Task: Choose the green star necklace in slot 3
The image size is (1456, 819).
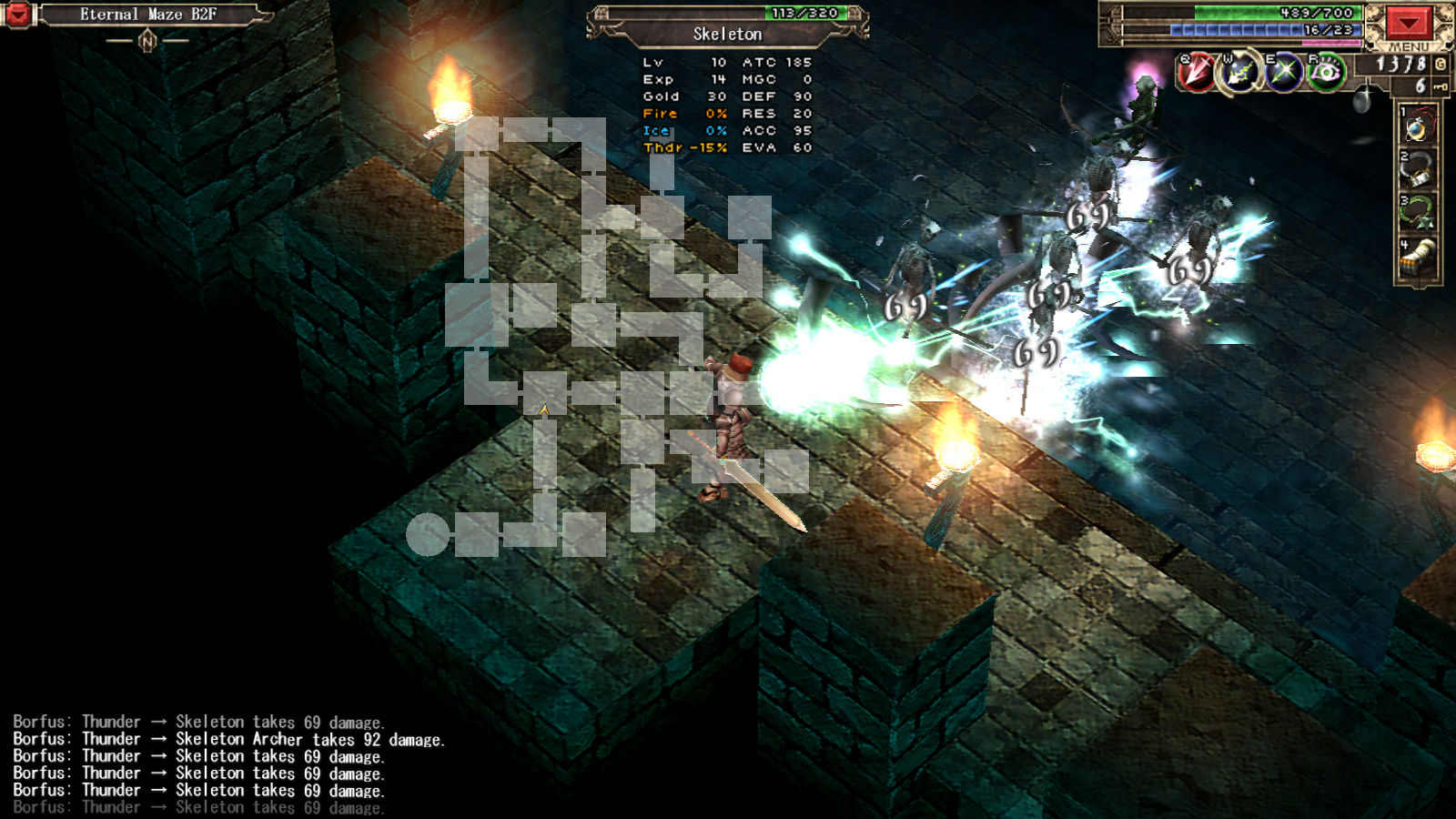Action: (x=1417, y=215)
